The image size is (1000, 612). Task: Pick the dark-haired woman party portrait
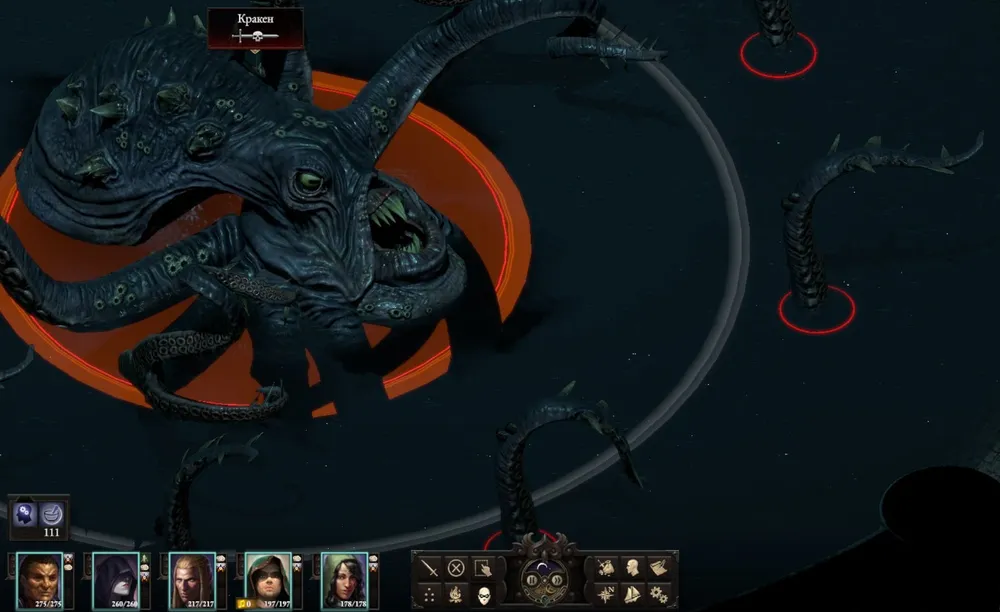(x=344, y=577)
